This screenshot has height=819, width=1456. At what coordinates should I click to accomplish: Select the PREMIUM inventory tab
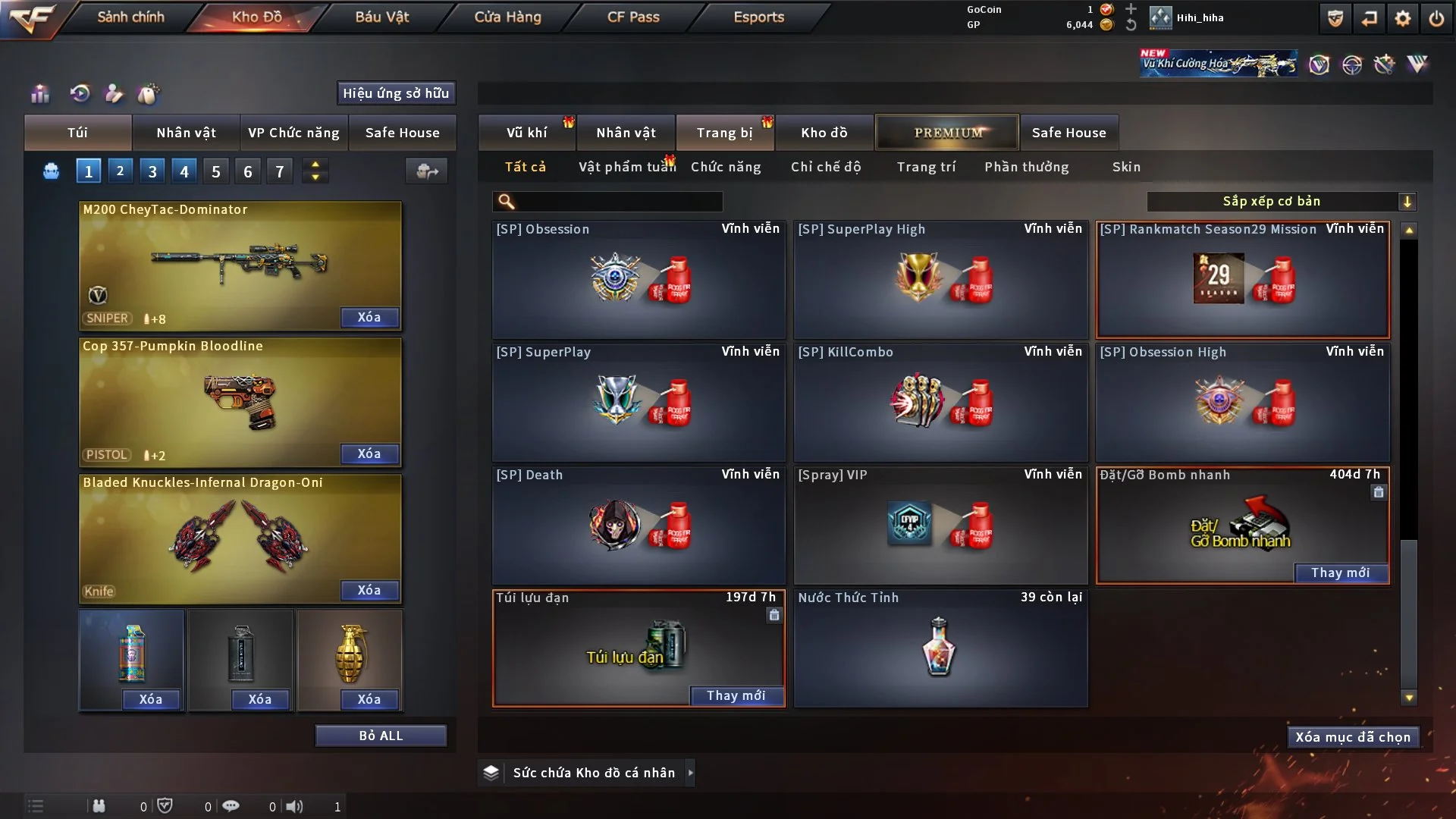click(x=947, y=133)
